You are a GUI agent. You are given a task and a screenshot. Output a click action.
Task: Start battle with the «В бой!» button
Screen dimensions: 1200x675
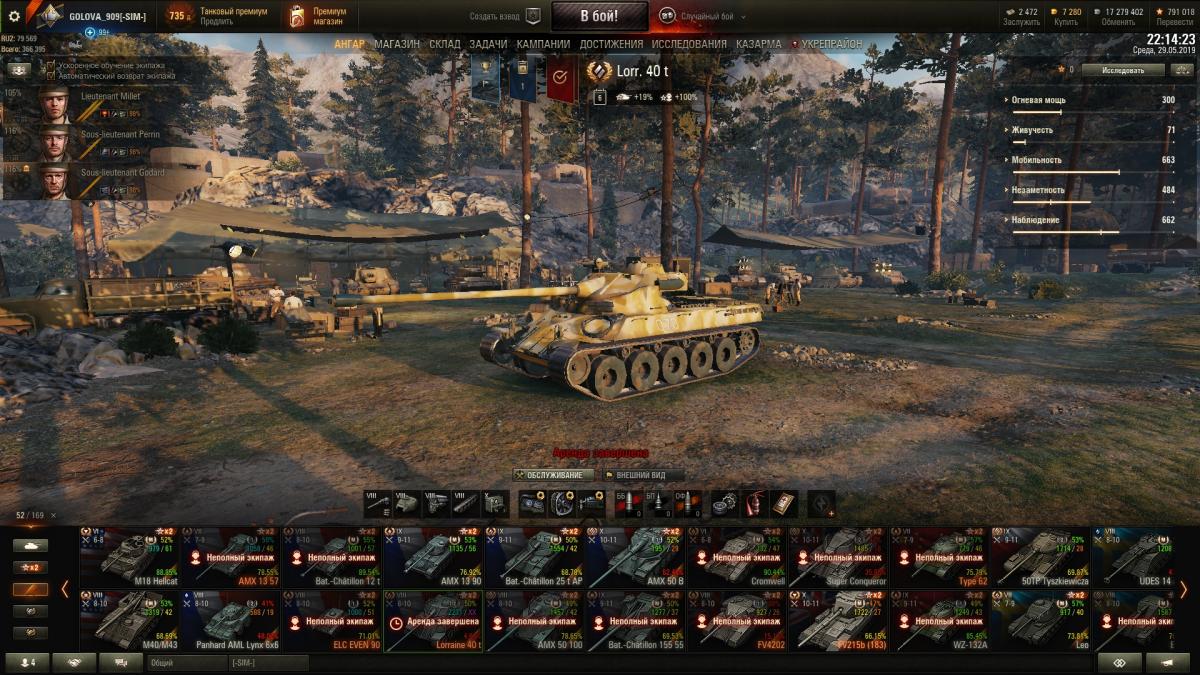coord(599,16)
